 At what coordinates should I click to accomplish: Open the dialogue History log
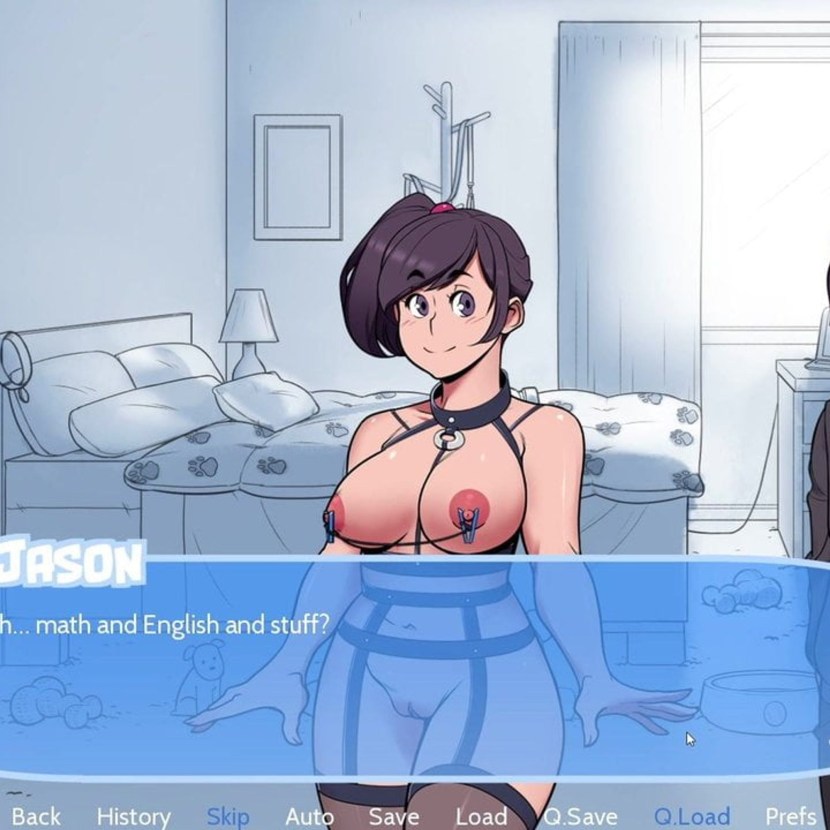click(x=133, y=816)
